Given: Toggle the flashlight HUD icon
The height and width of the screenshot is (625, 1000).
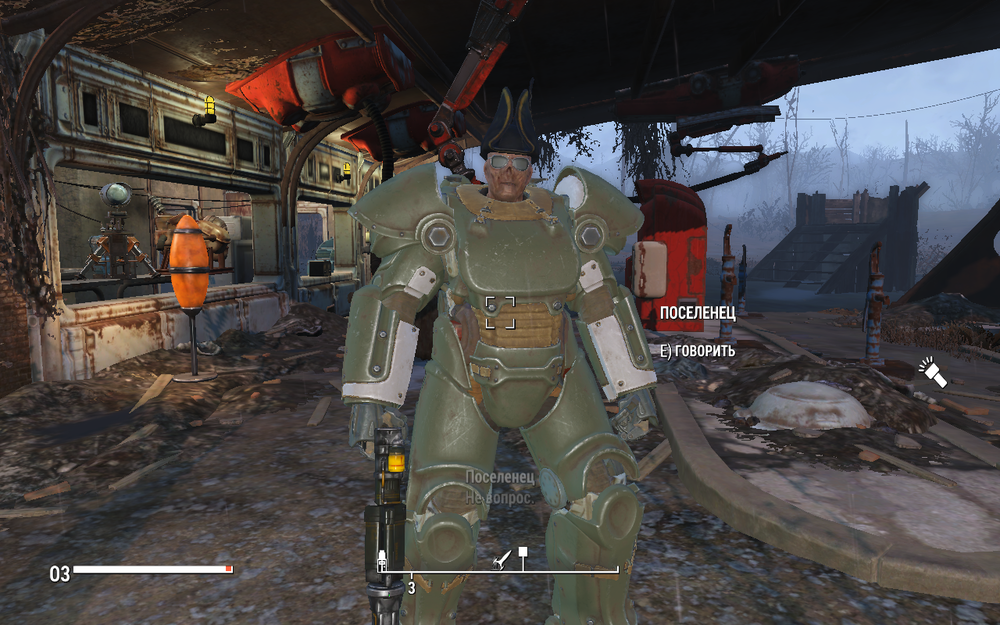Looking at the screenshot, I should tap(932, 374).
